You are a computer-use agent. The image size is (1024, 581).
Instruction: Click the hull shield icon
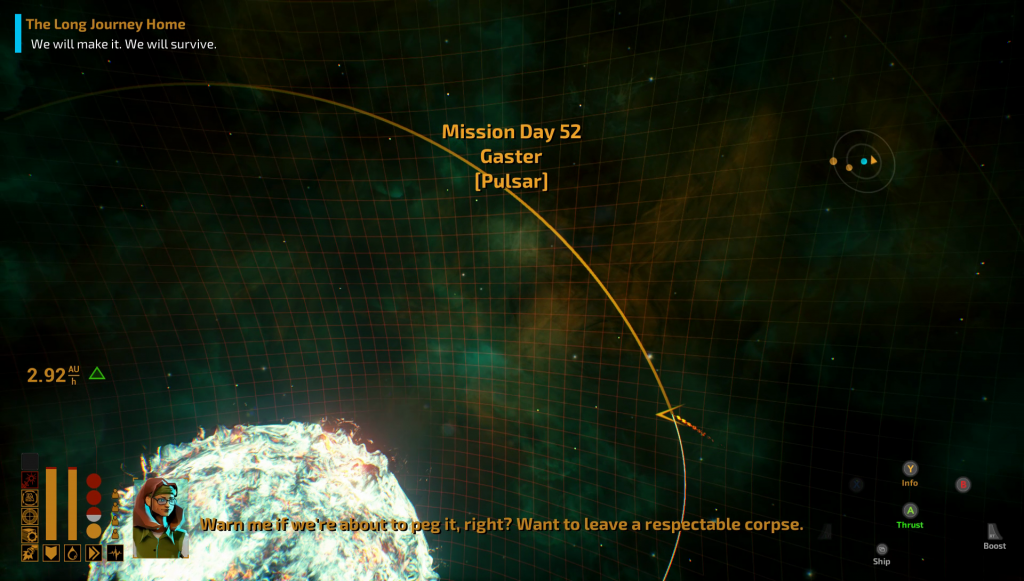tap(51, 553)
